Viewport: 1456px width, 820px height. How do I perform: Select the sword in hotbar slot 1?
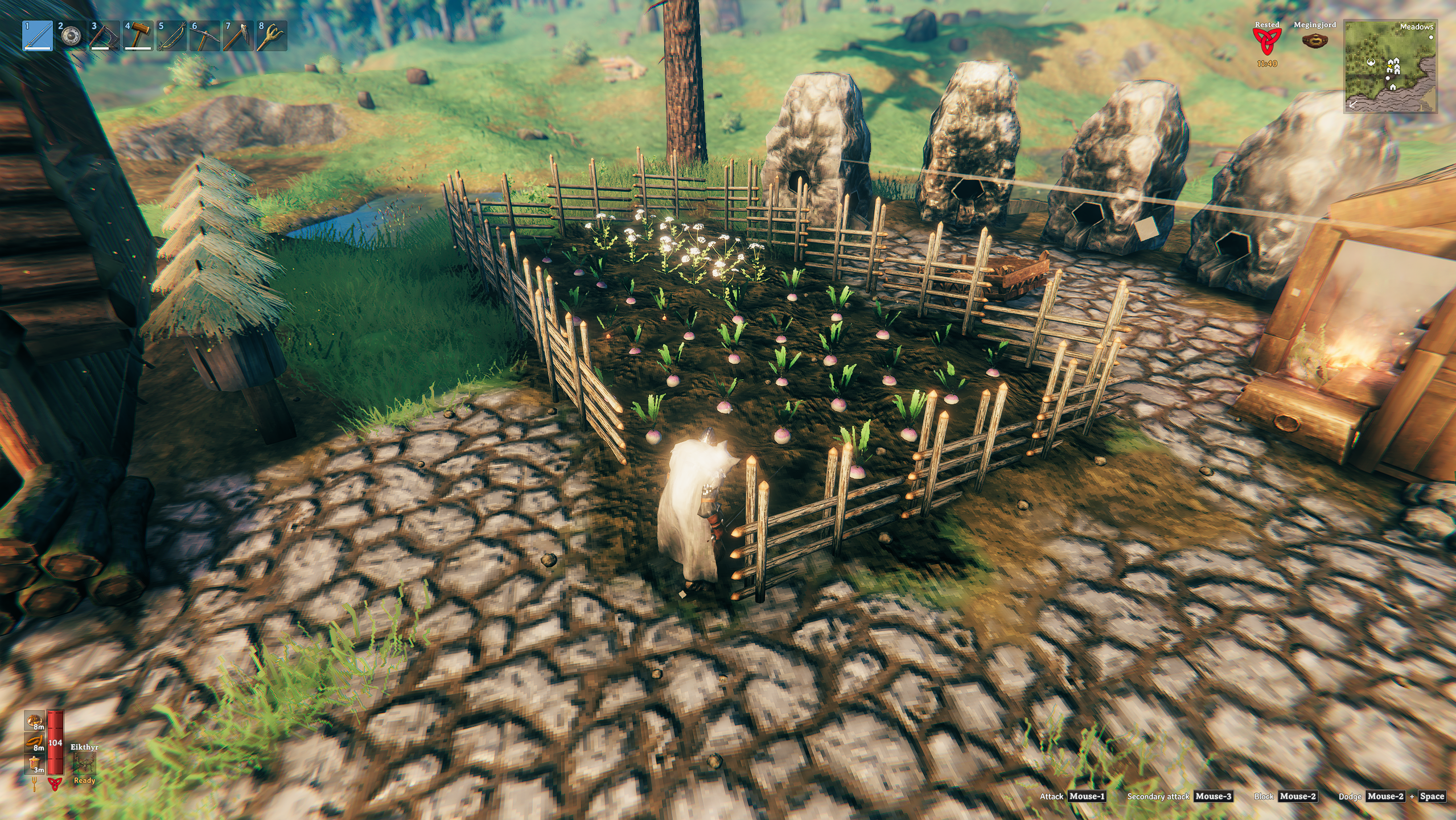38,36
